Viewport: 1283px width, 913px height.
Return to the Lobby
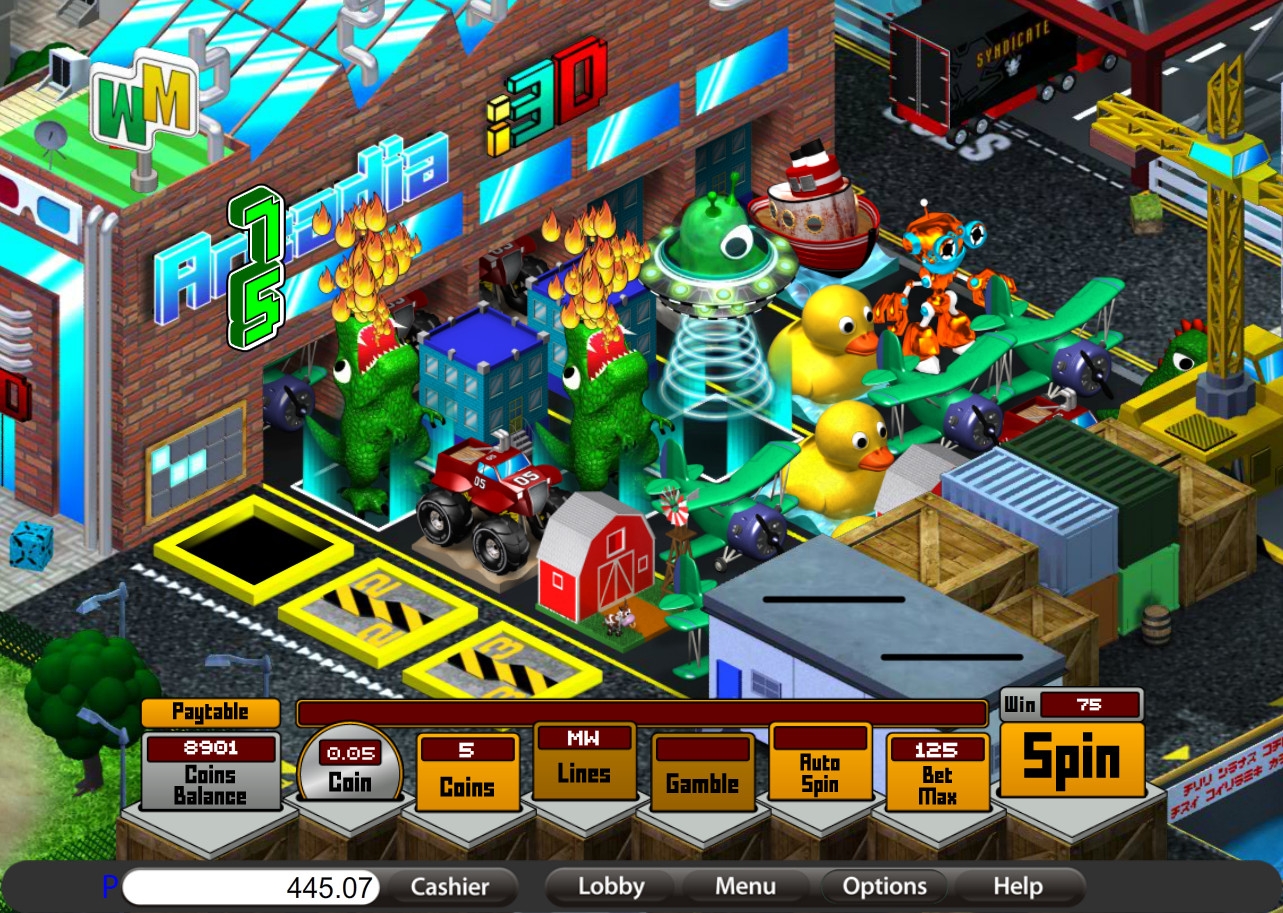click(x=611, y=887)
